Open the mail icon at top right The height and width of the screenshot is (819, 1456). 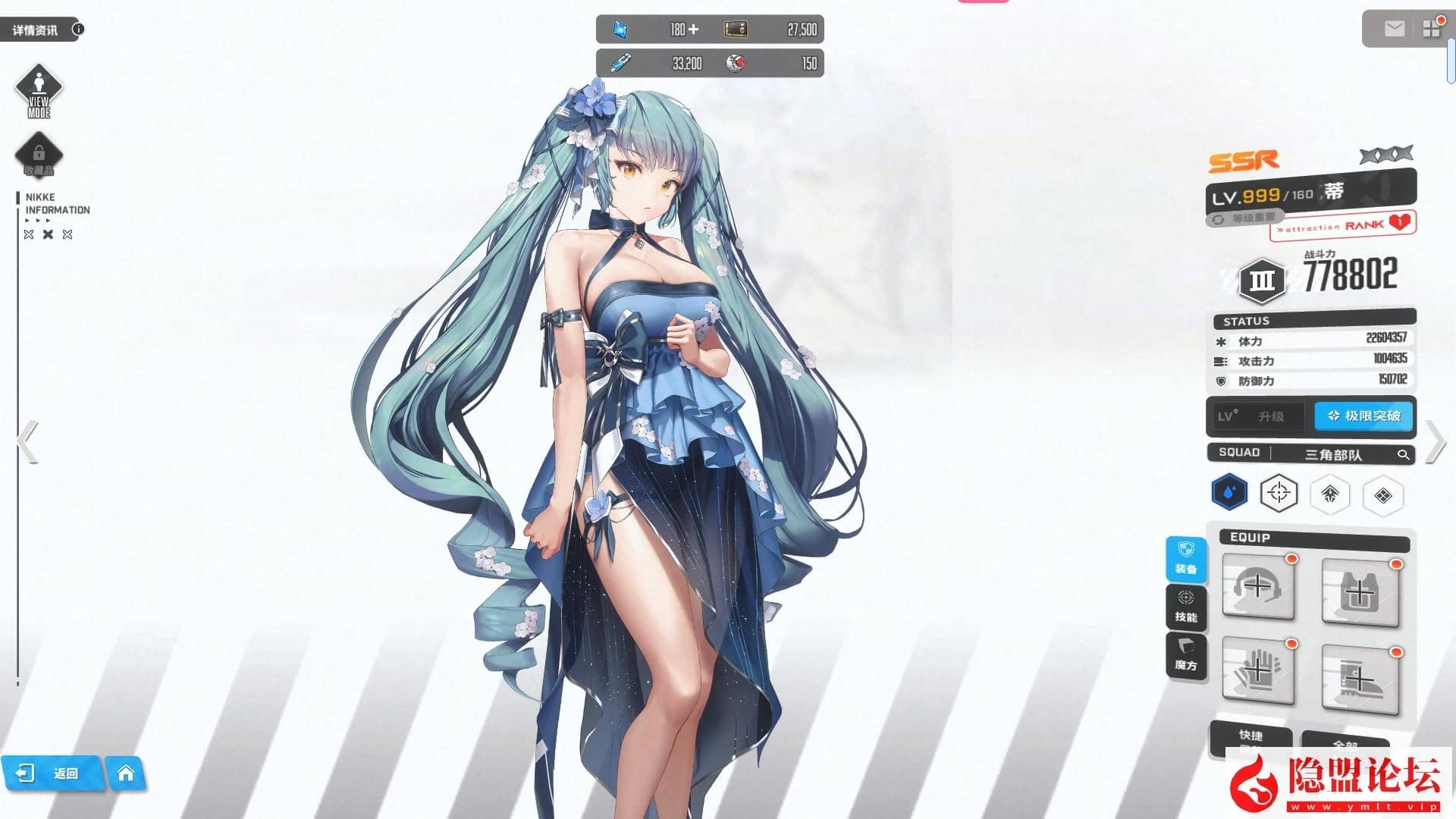[x=1394, y=29]
